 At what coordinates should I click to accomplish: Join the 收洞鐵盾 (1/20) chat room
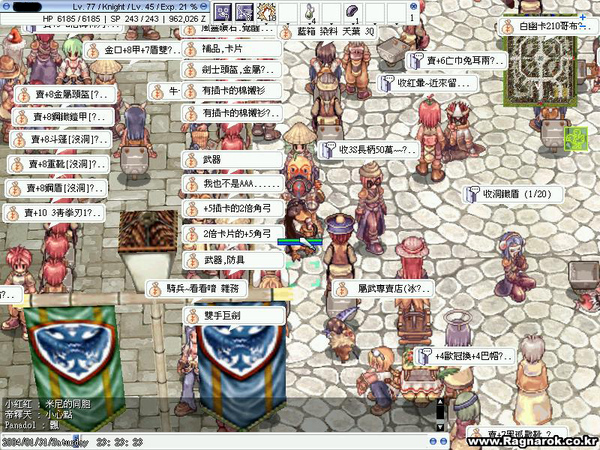[x=510, y=193]
